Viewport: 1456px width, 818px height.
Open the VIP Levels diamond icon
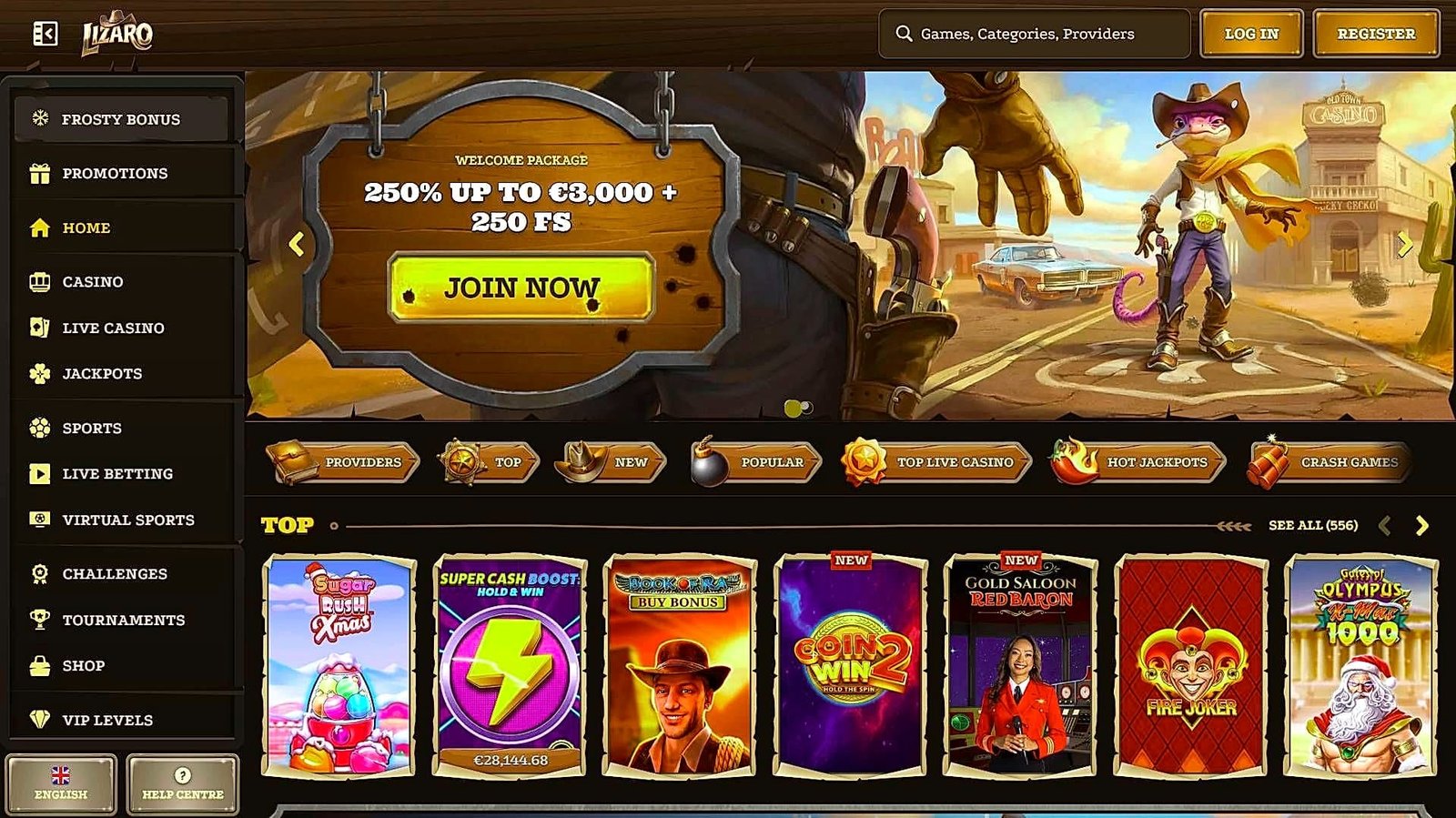click(38, 720)
